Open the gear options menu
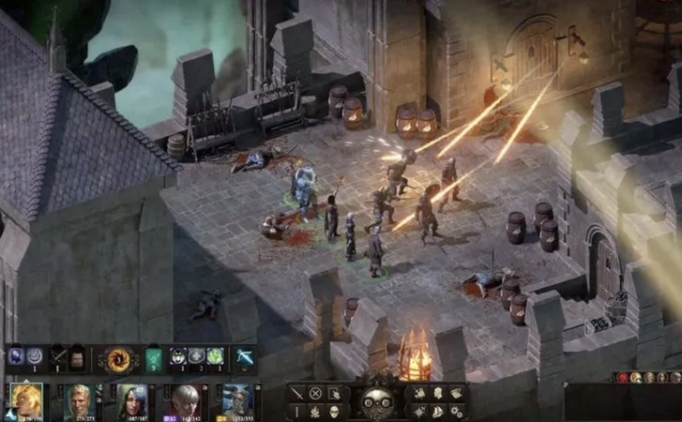 click(x=457, y=410)
